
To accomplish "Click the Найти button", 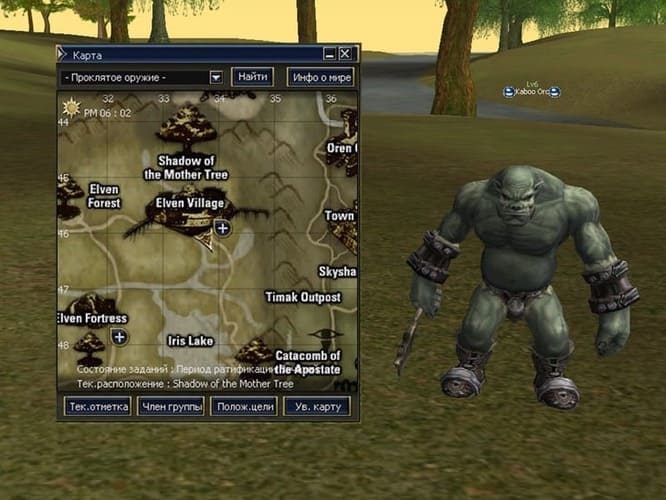I will (x=253, y=77).
